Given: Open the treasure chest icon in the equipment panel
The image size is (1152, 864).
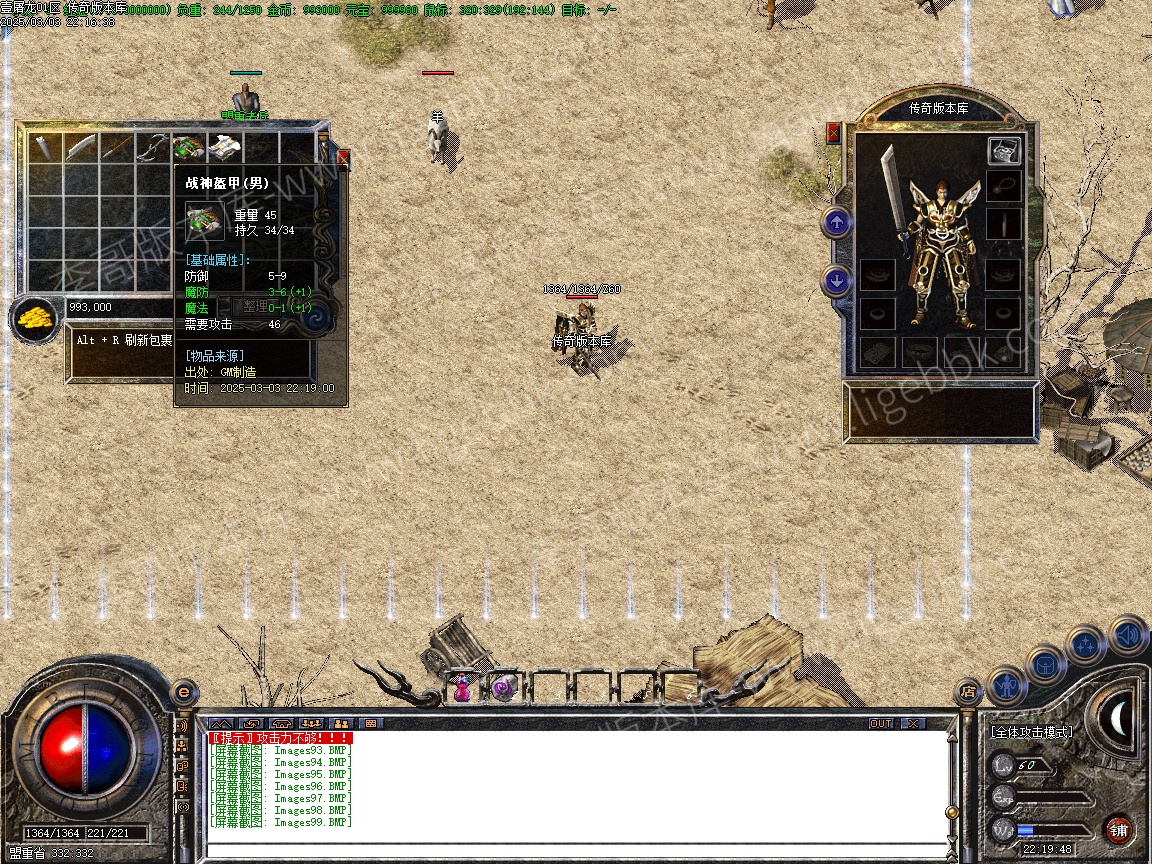Looking at the screenshot, I should pos(1004,151).
